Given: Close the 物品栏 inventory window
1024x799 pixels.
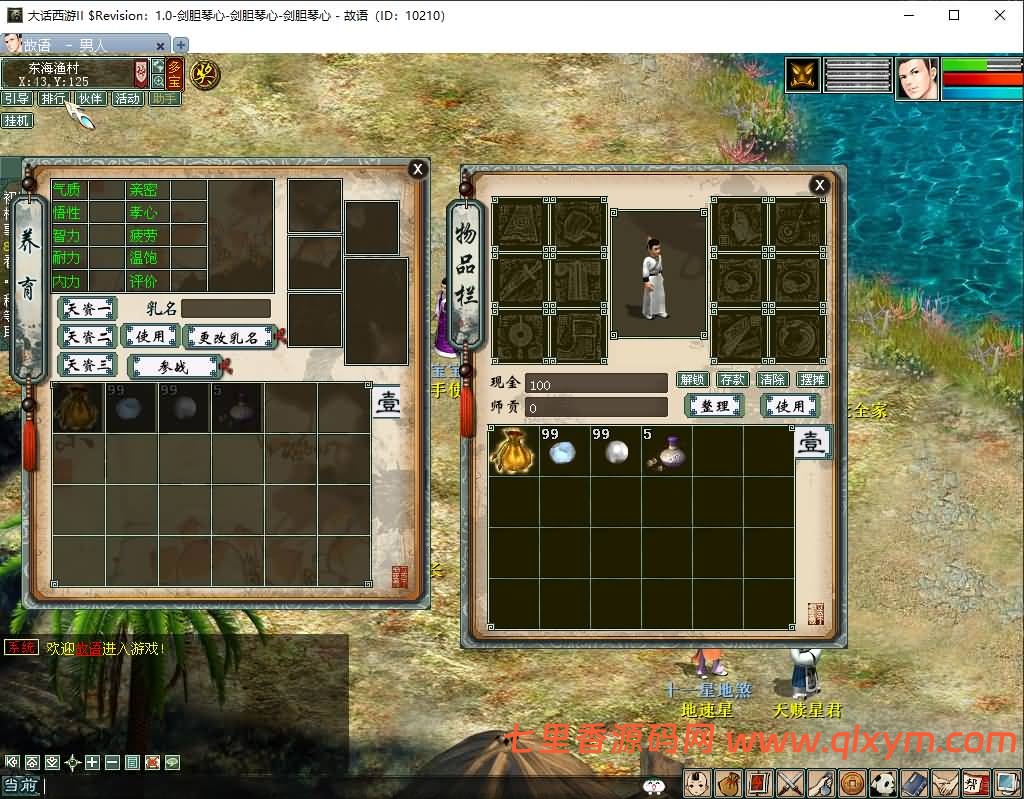Looking at the screenshot, I should click(x=820, y=185).
